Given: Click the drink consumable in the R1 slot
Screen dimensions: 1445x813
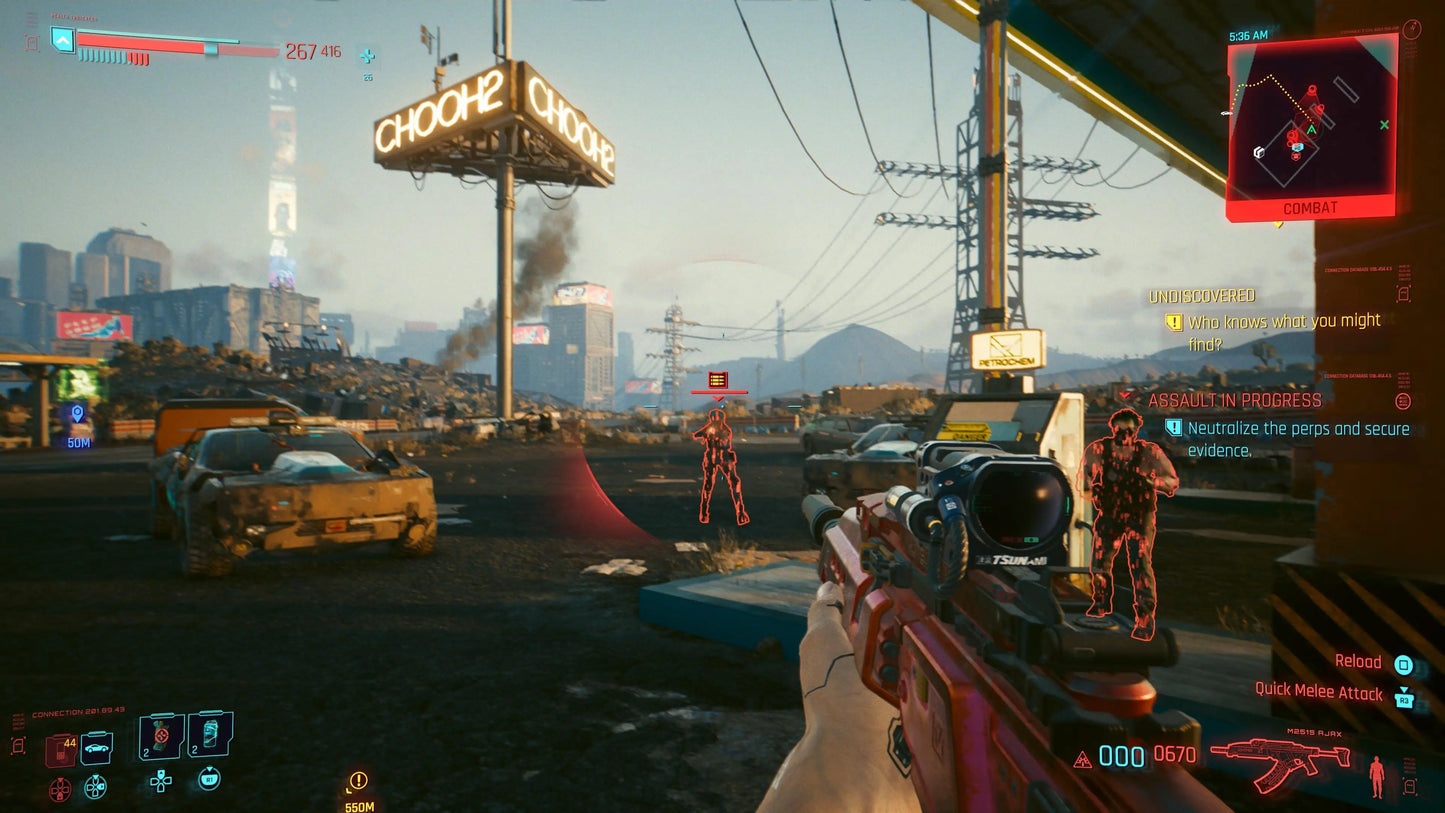Looking at the screenshot, I should pyautogui.click(x=209, y=735).
